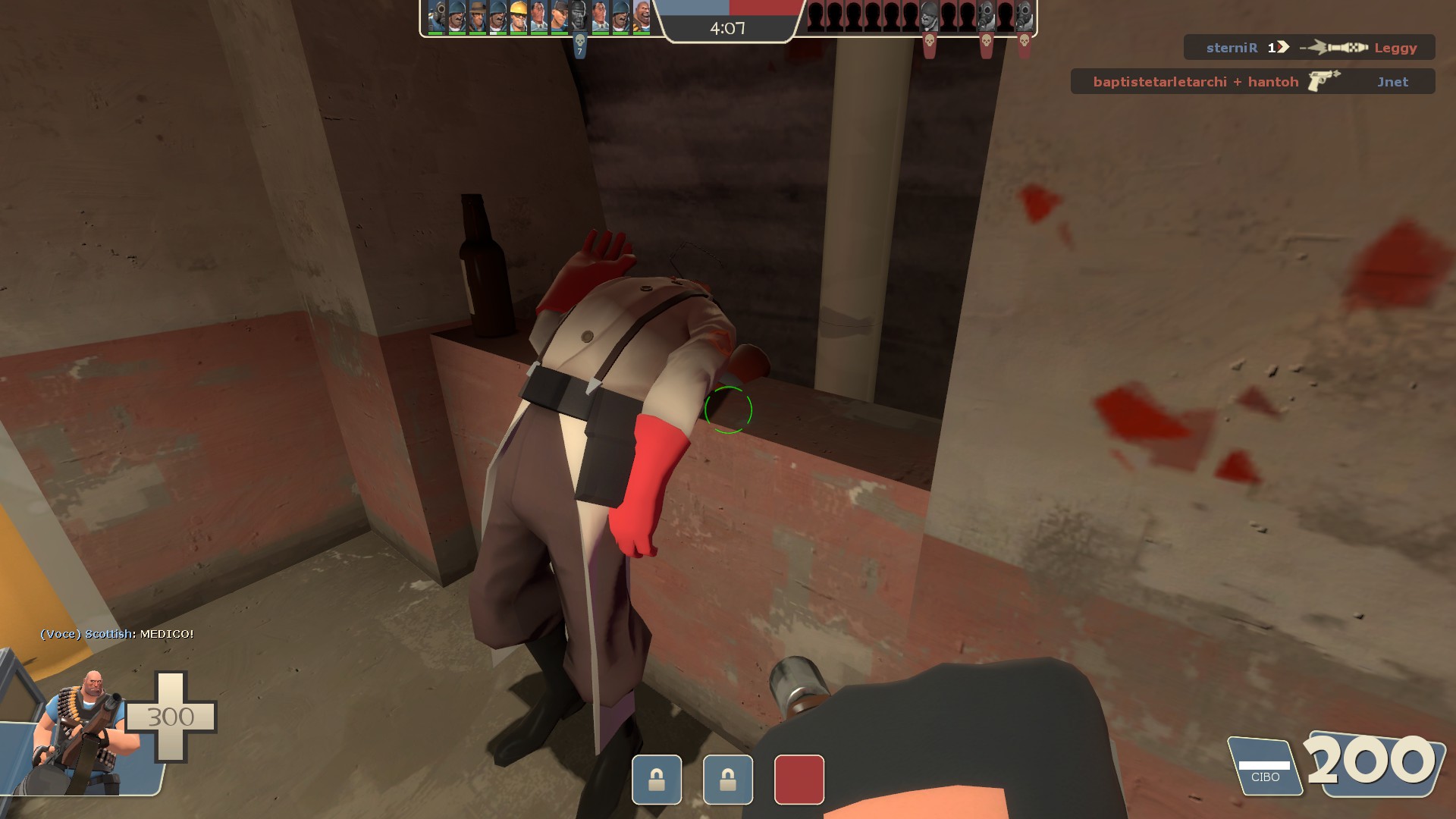Click the dead RED Soldier portrait
Viewport: 1456px width, 819px height.
930,17
